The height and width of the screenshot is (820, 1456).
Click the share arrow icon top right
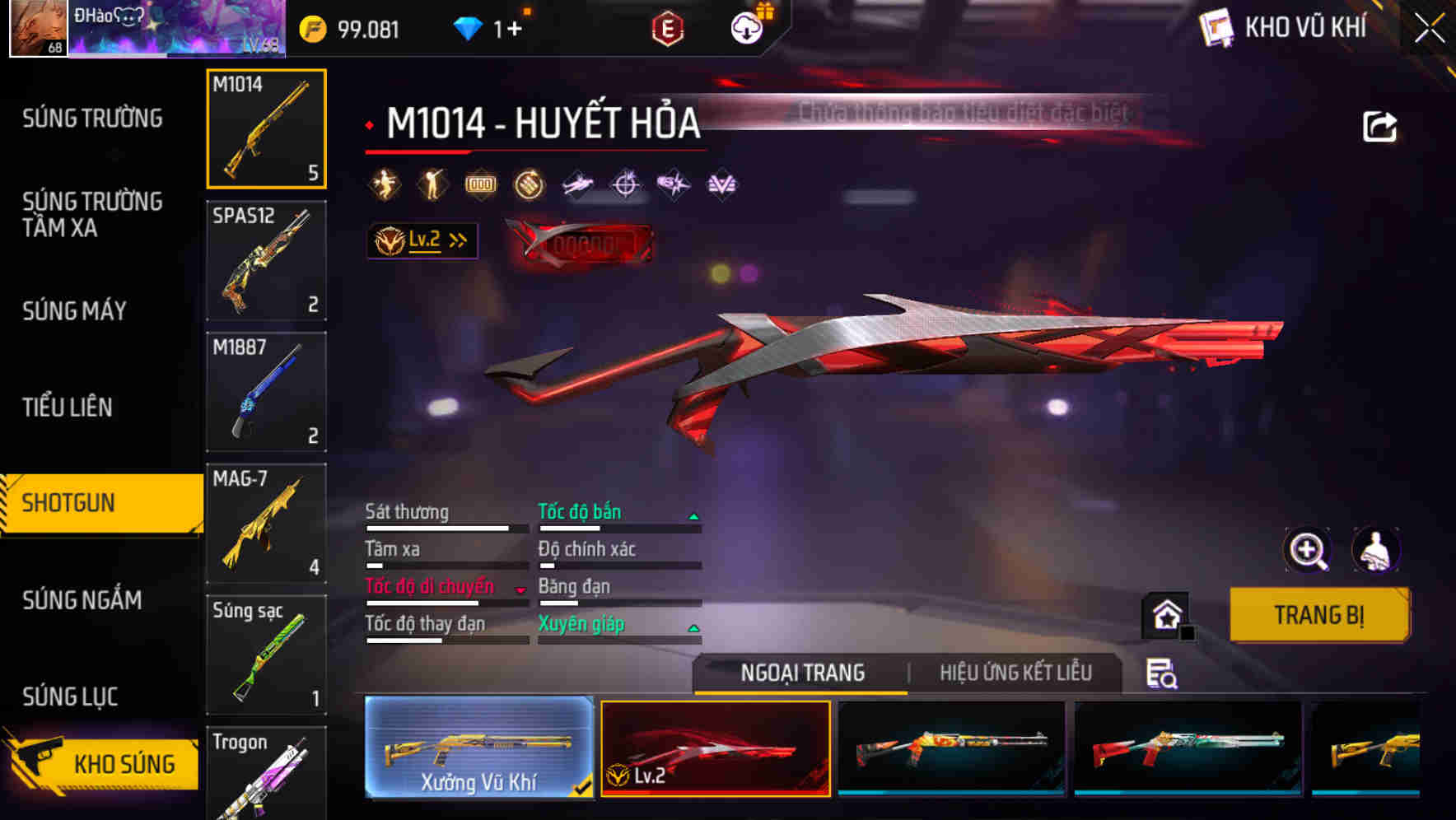click(x=1381, y=125)
